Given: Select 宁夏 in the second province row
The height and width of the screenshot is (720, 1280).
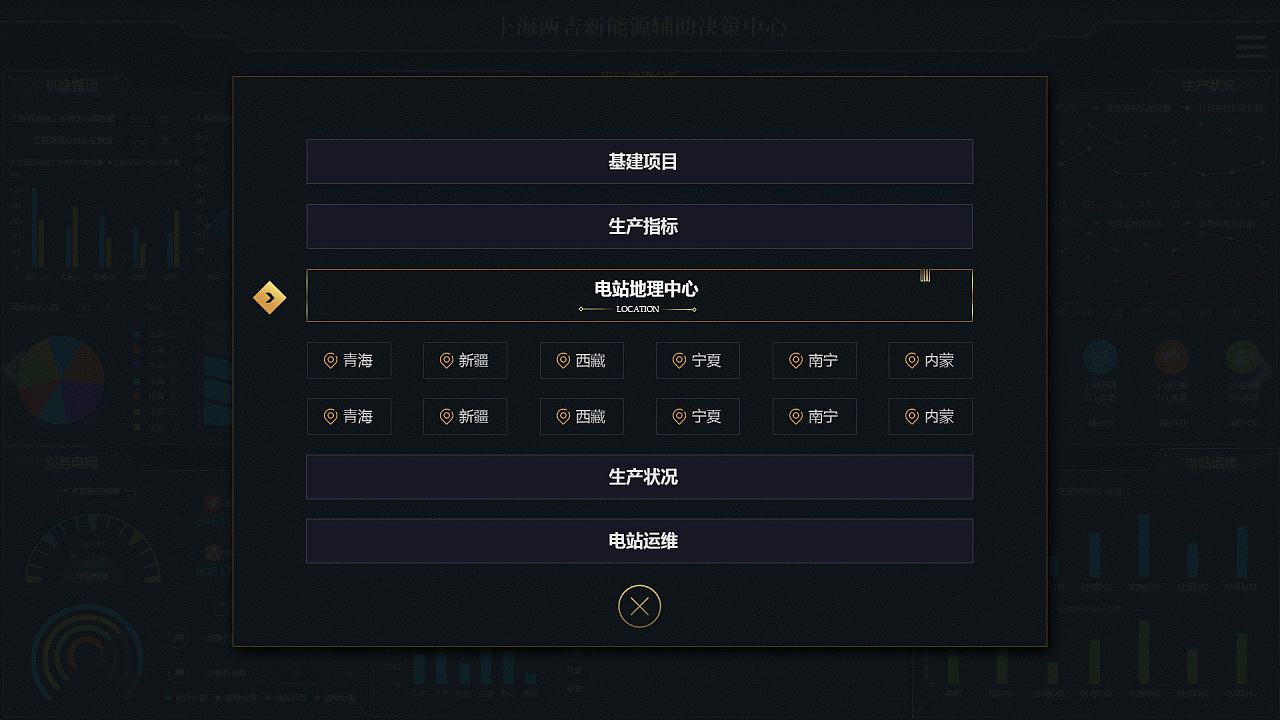Looking at the screenshot, I should 697,416.
